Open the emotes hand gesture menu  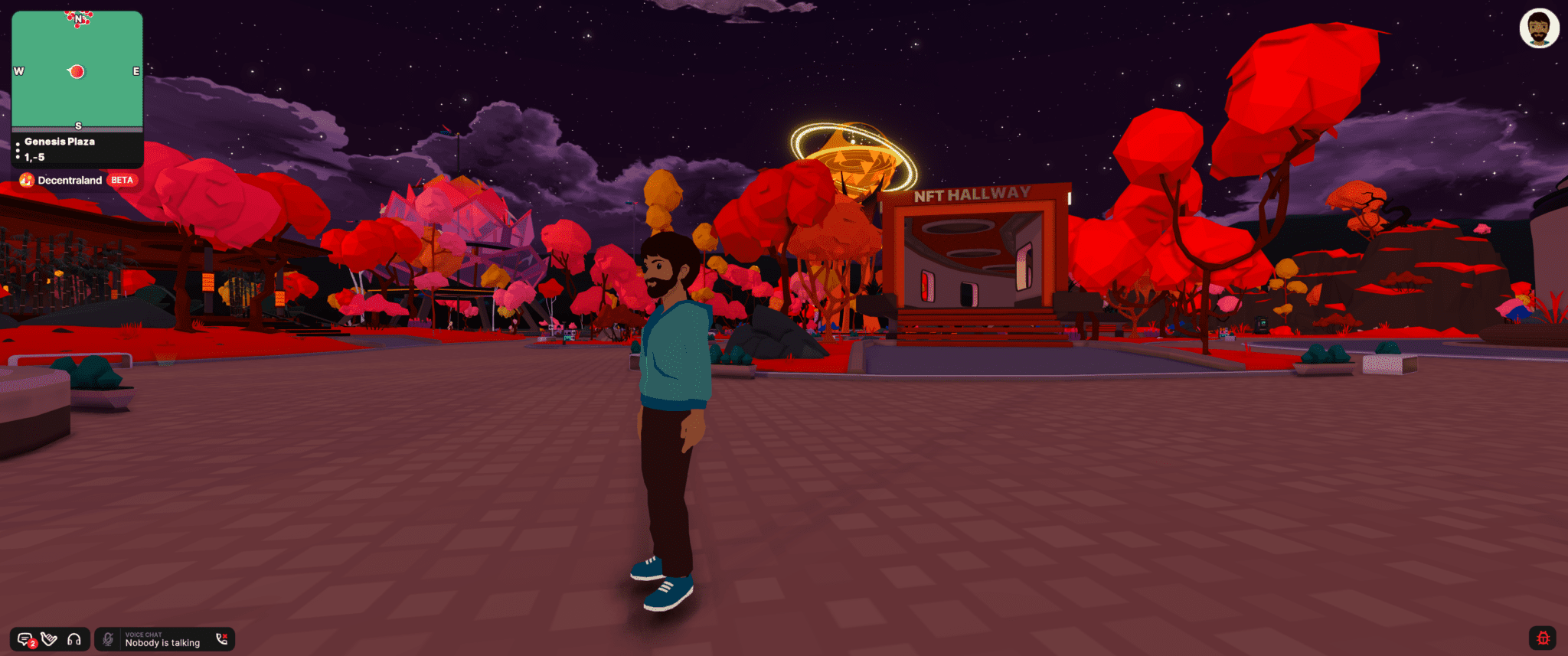(x=50, y=639)
